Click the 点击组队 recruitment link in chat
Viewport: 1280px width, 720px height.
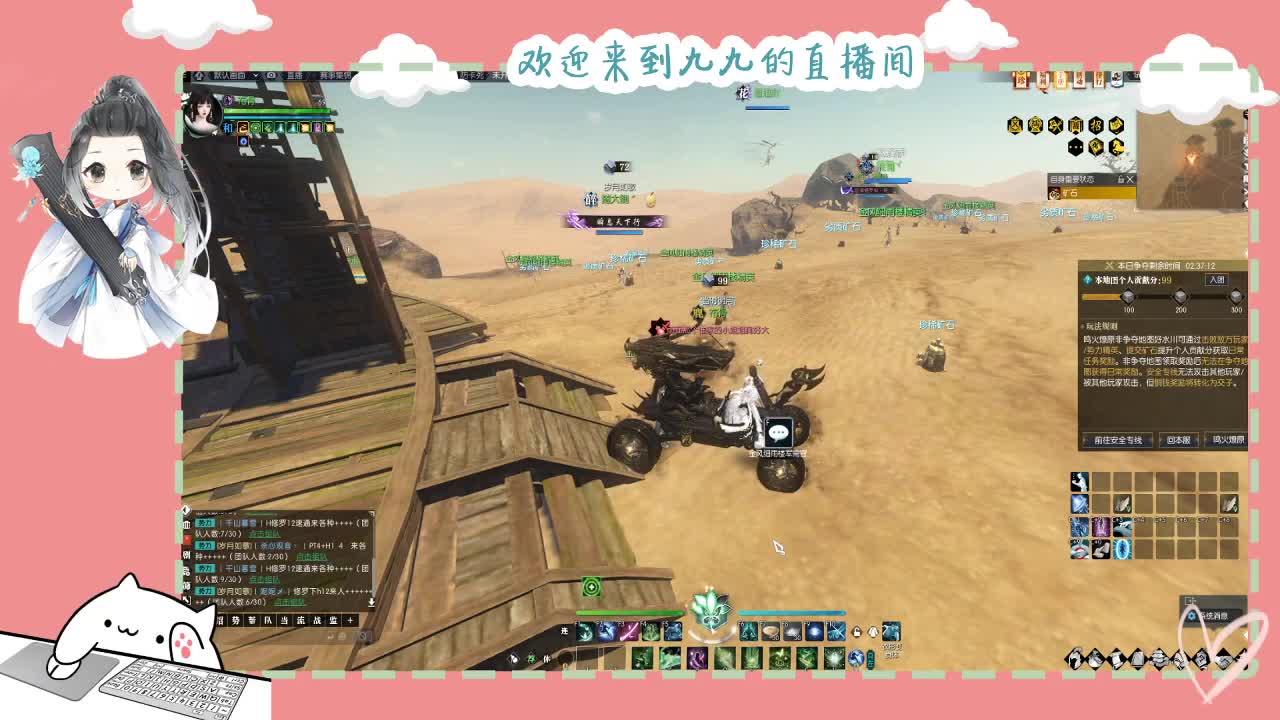[x=288, y=602]
